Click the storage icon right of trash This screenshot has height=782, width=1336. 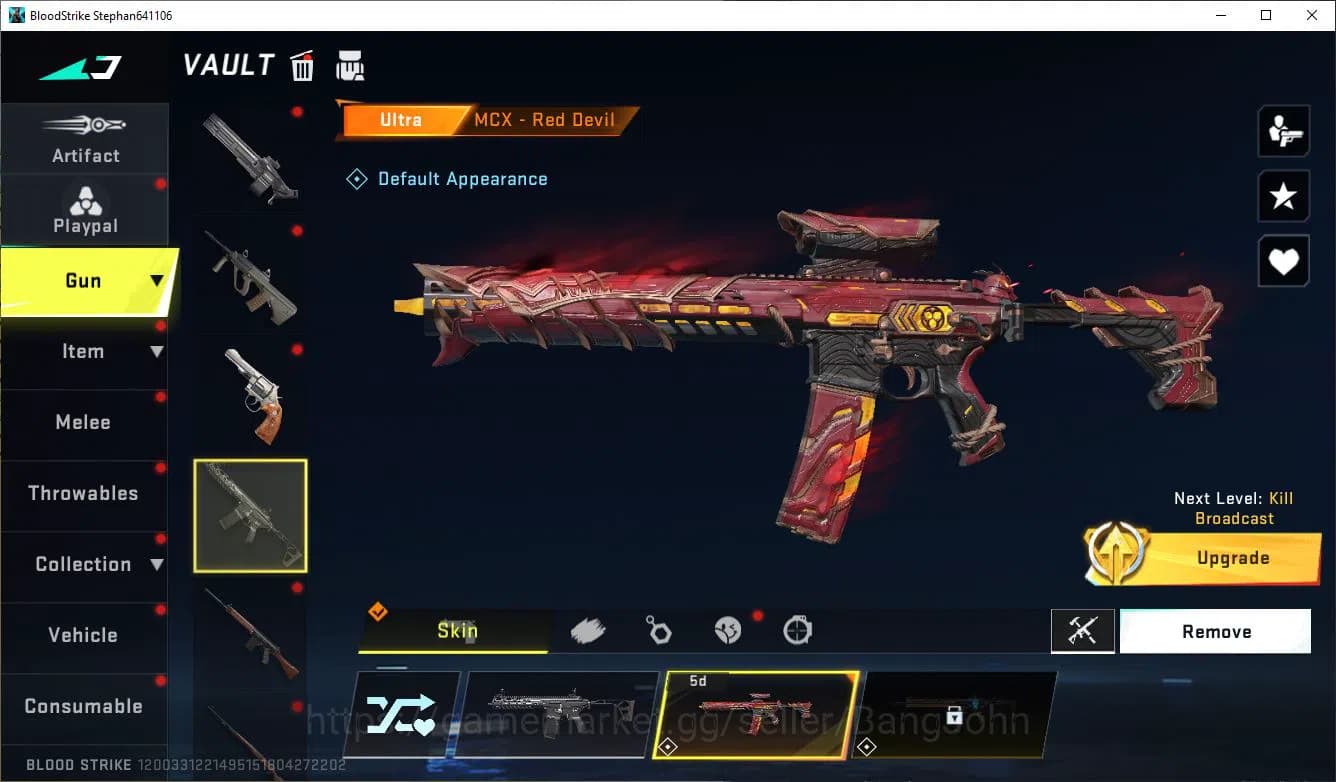coord(350,66)
